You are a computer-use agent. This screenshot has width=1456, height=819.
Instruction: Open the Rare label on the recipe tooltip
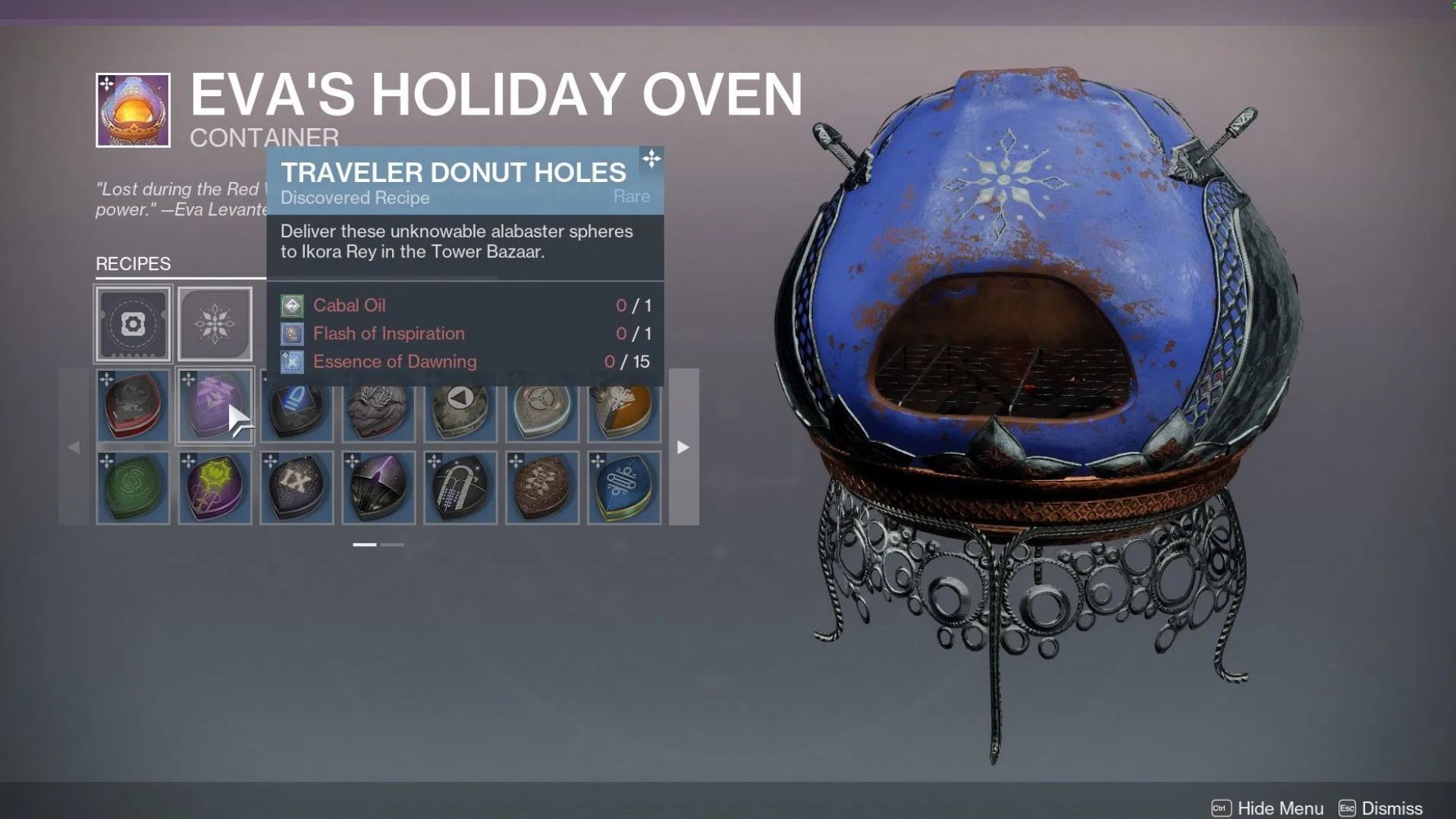click(632, 196)
